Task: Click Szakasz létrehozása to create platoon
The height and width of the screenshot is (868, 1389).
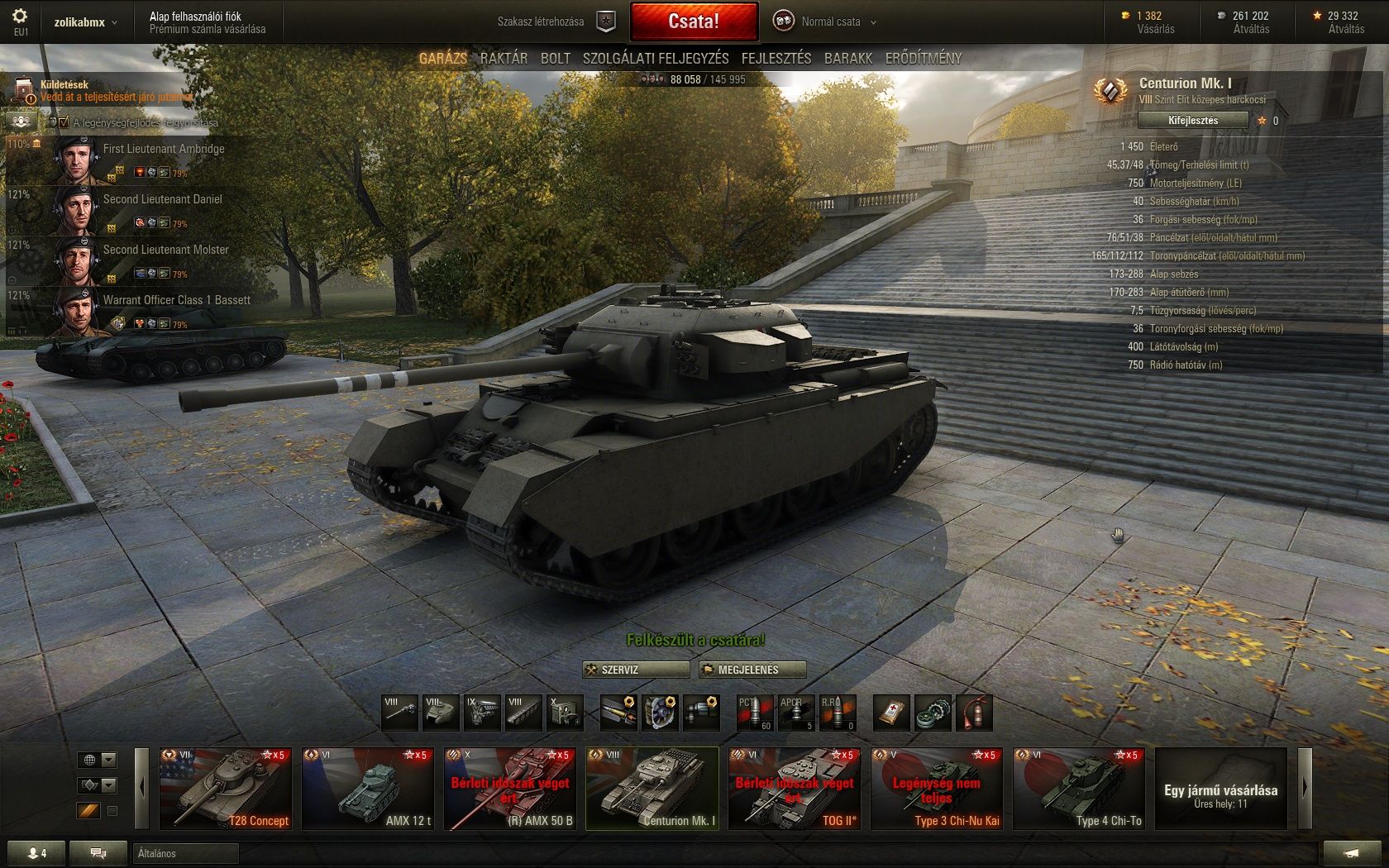Action: (x=541, y=21)
